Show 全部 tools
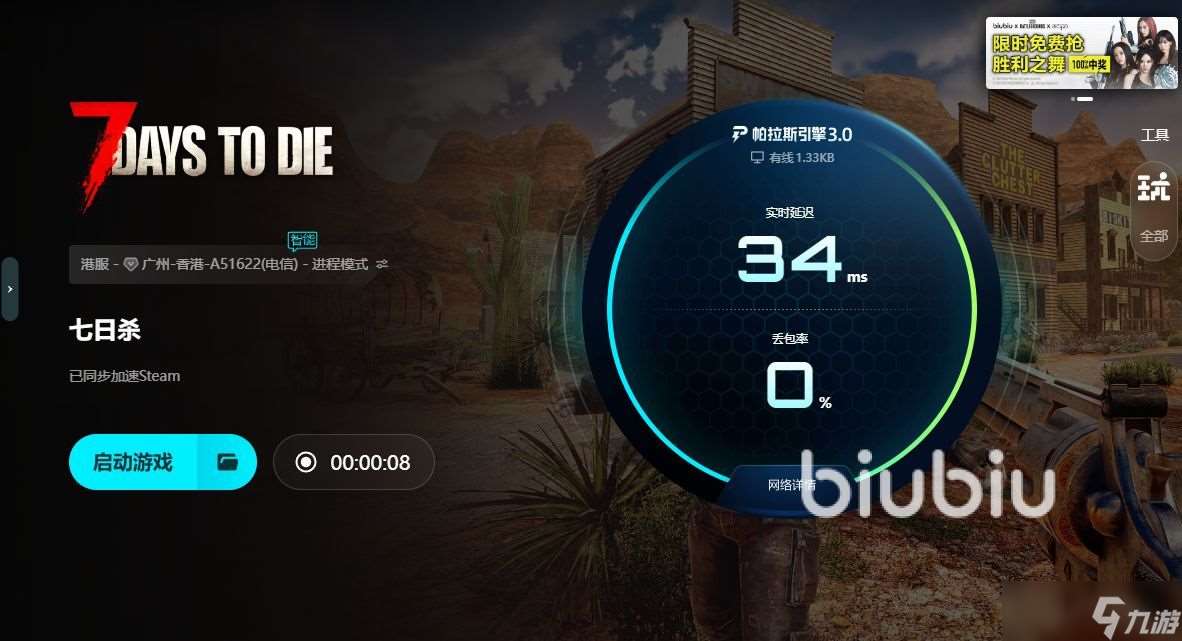Image resolution: width=1182 pixels, height=641 pixels. coord(1154,236)
